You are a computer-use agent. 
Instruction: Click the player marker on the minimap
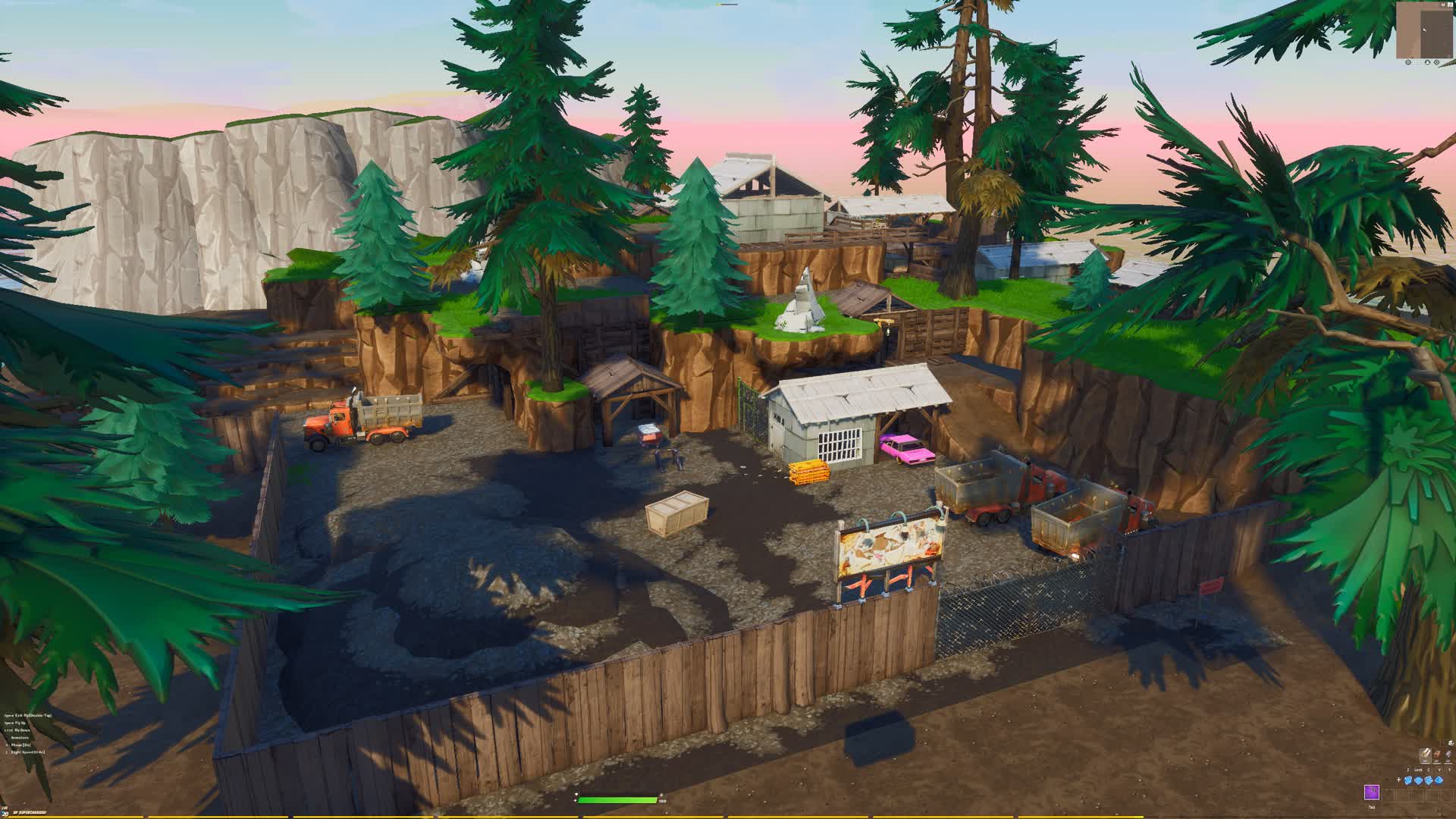(1425, 30)
